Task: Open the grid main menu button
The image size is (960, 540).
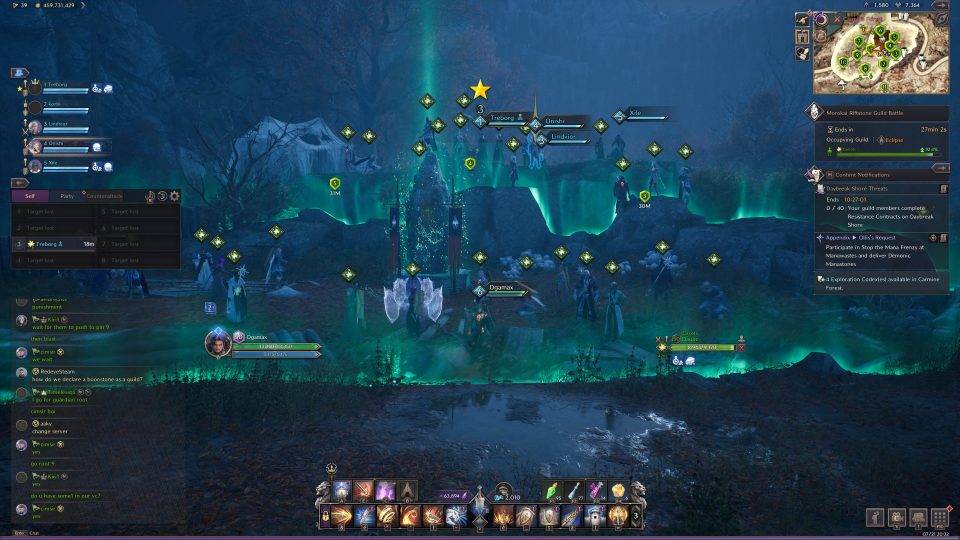Action: [x=940, y=517]
